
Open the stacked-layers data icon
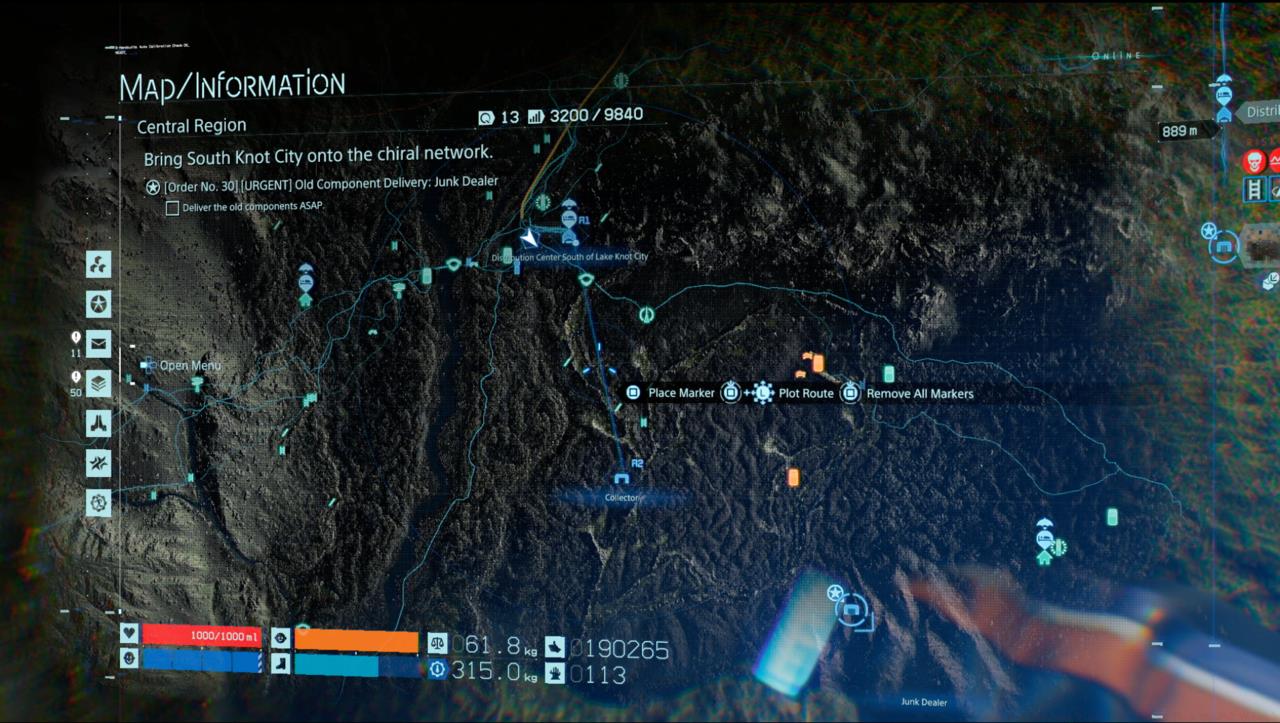pos(98,383)
